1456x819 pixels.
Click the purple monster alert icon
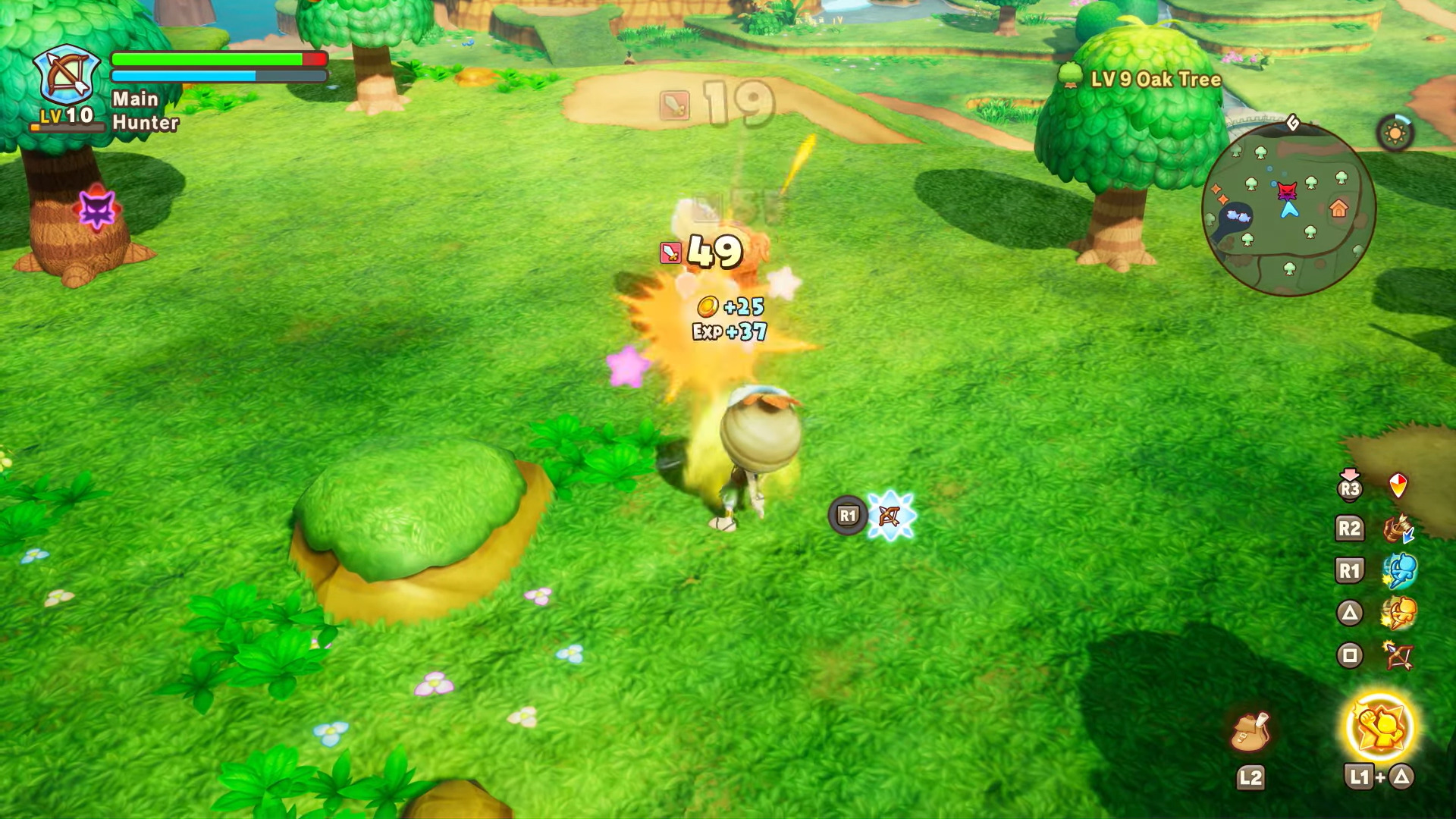[97, 209]
